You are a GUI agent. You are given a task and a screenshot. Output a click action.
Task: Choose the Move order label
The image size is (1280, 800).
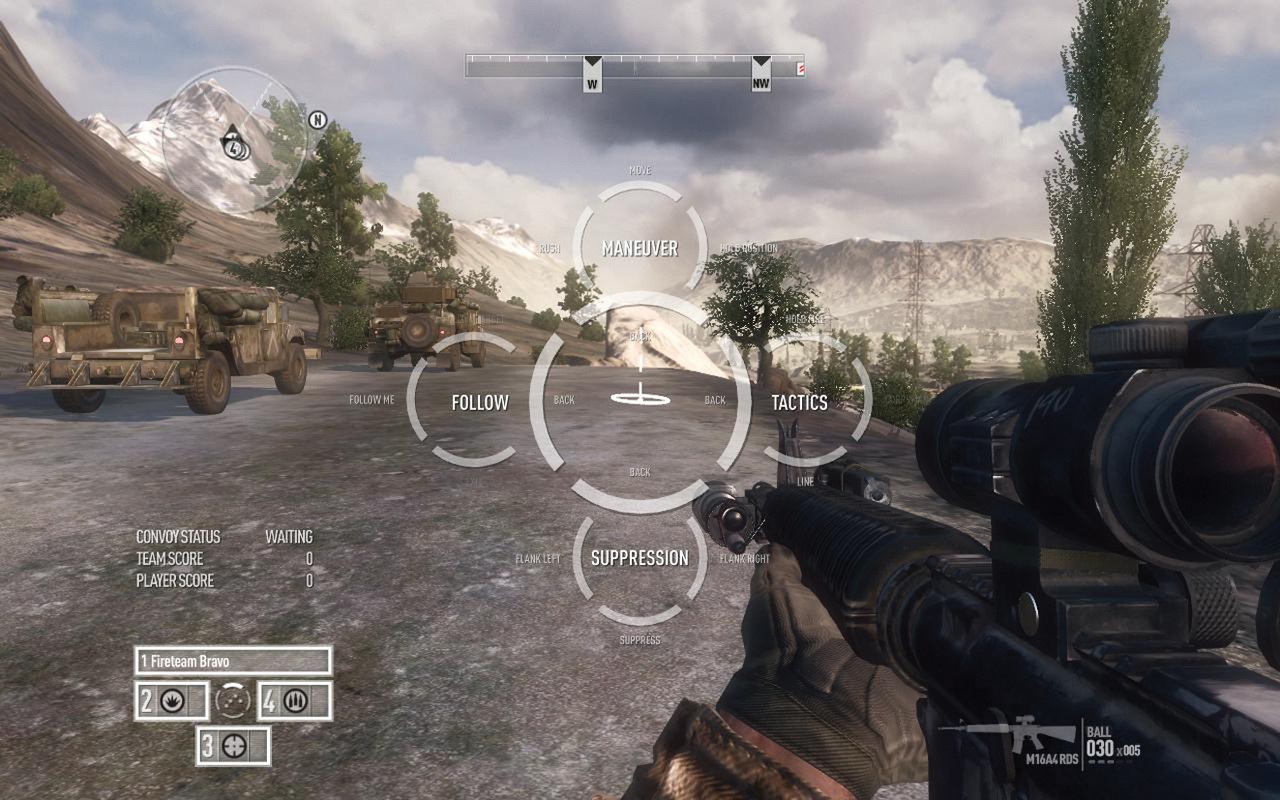(x=640, y=171)
